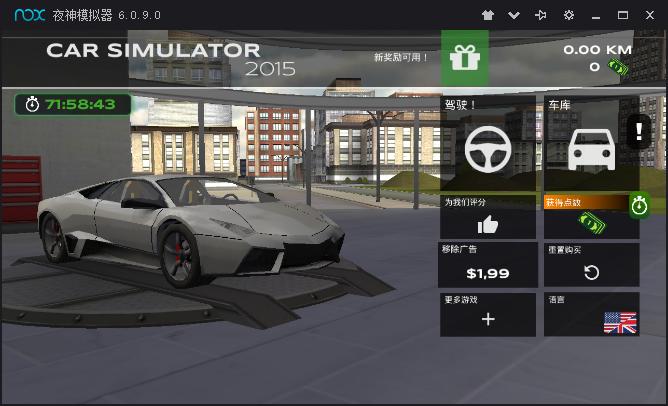Tap the exclamation mark alert icon

(x=639, y=131)
